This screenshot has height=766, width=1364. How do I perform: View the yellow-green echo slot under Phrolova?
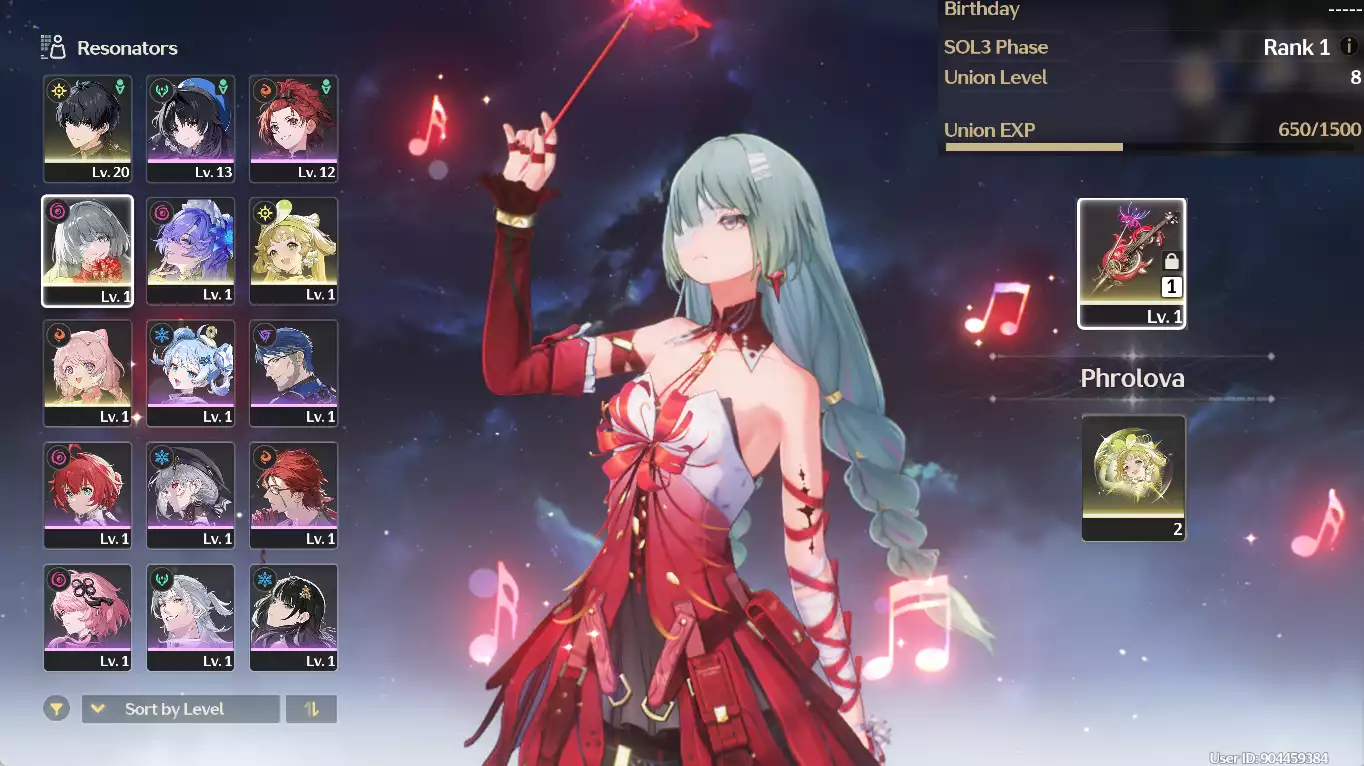(x=1133, y=477)
